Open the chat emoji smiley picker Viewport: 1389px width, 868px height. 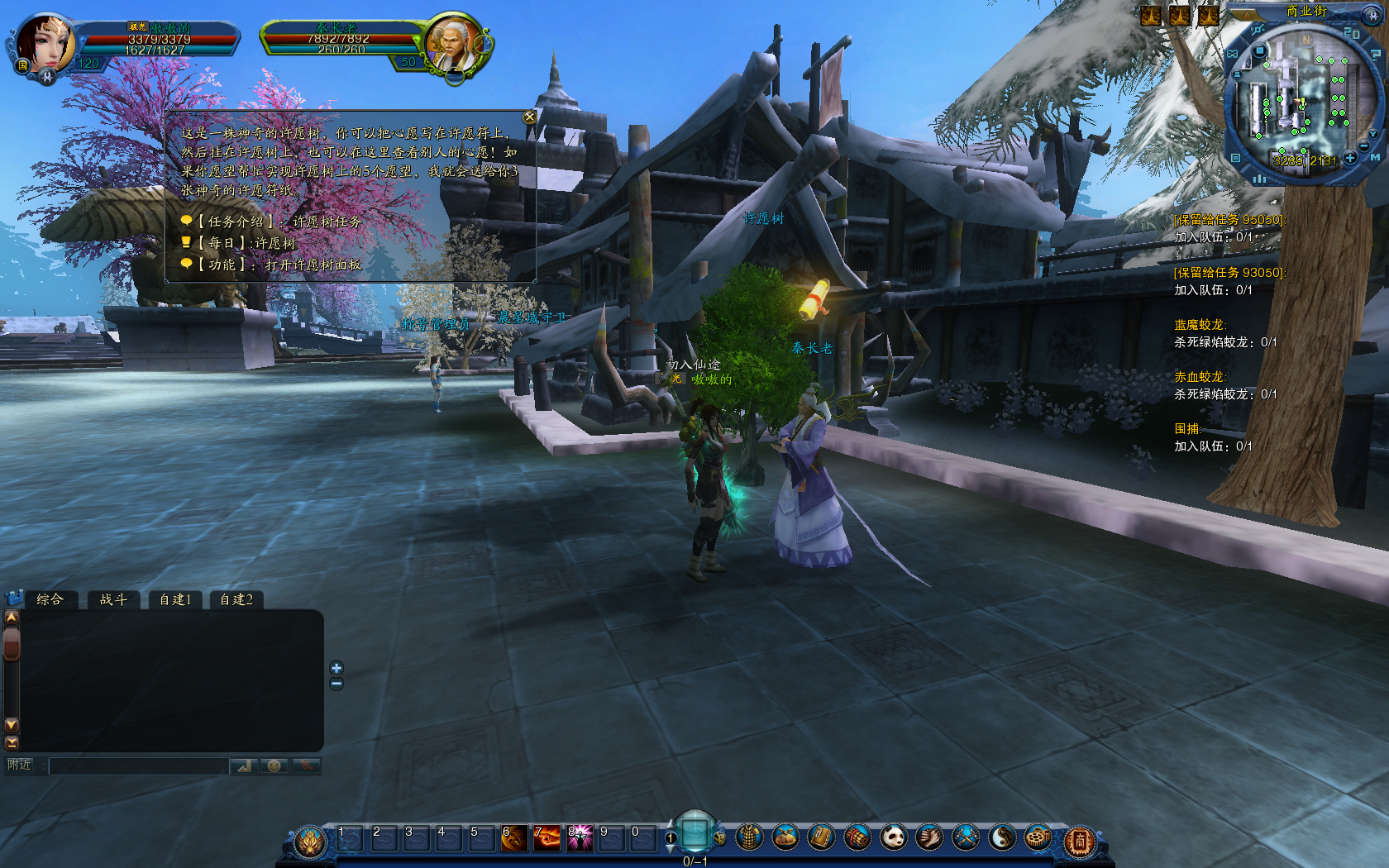[274, 766]
